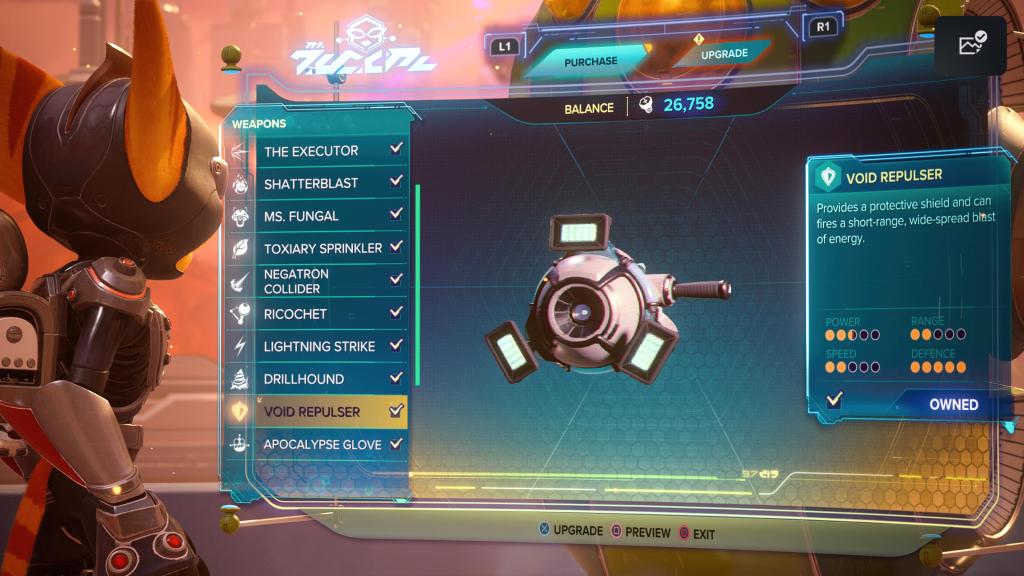Click the screenshot capture icon overlay
1024x576 pixels.
(971, 45)
